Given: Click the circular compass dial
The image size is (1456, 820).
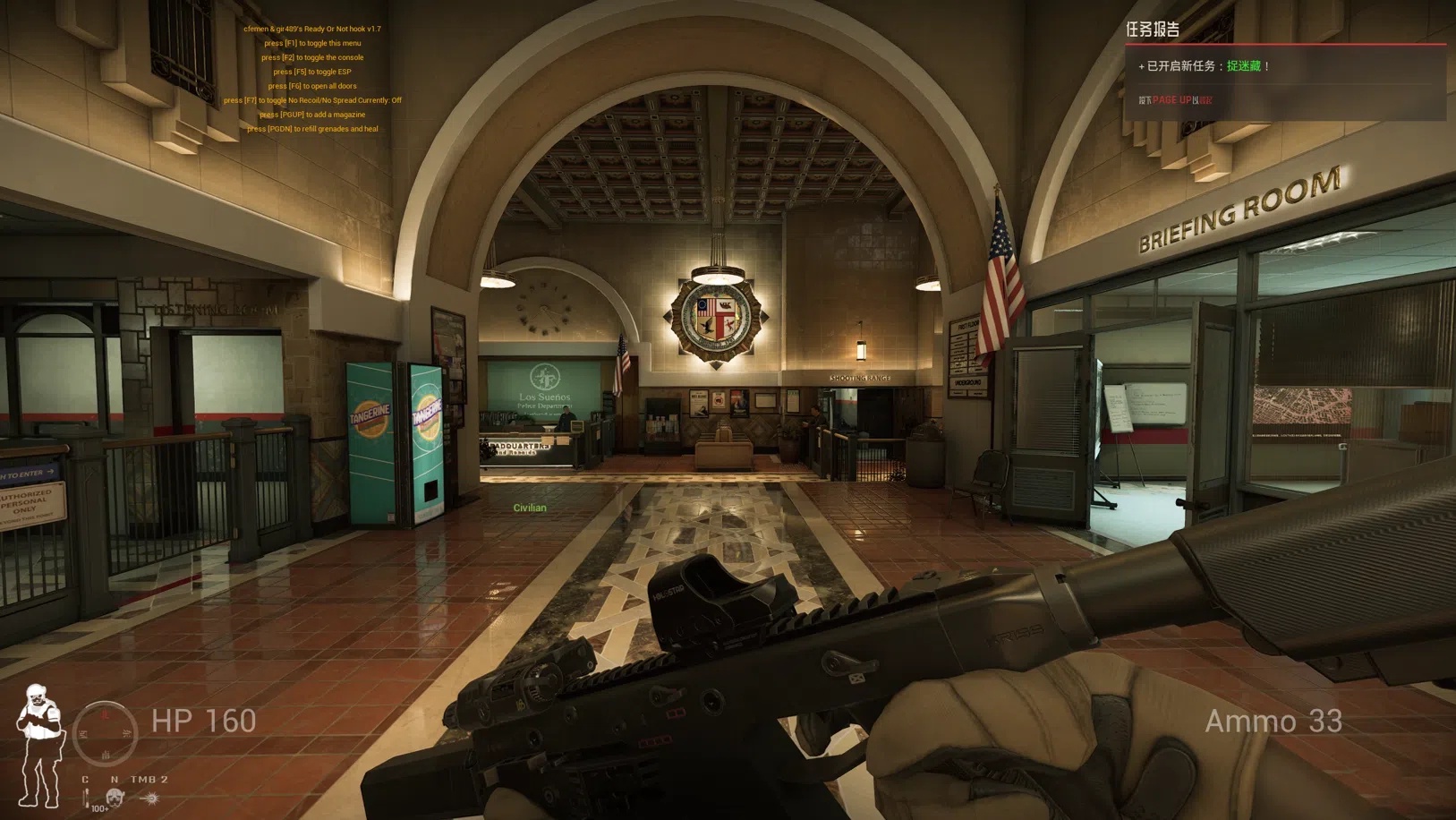Looking at the screenshot, I should point(105,733).
